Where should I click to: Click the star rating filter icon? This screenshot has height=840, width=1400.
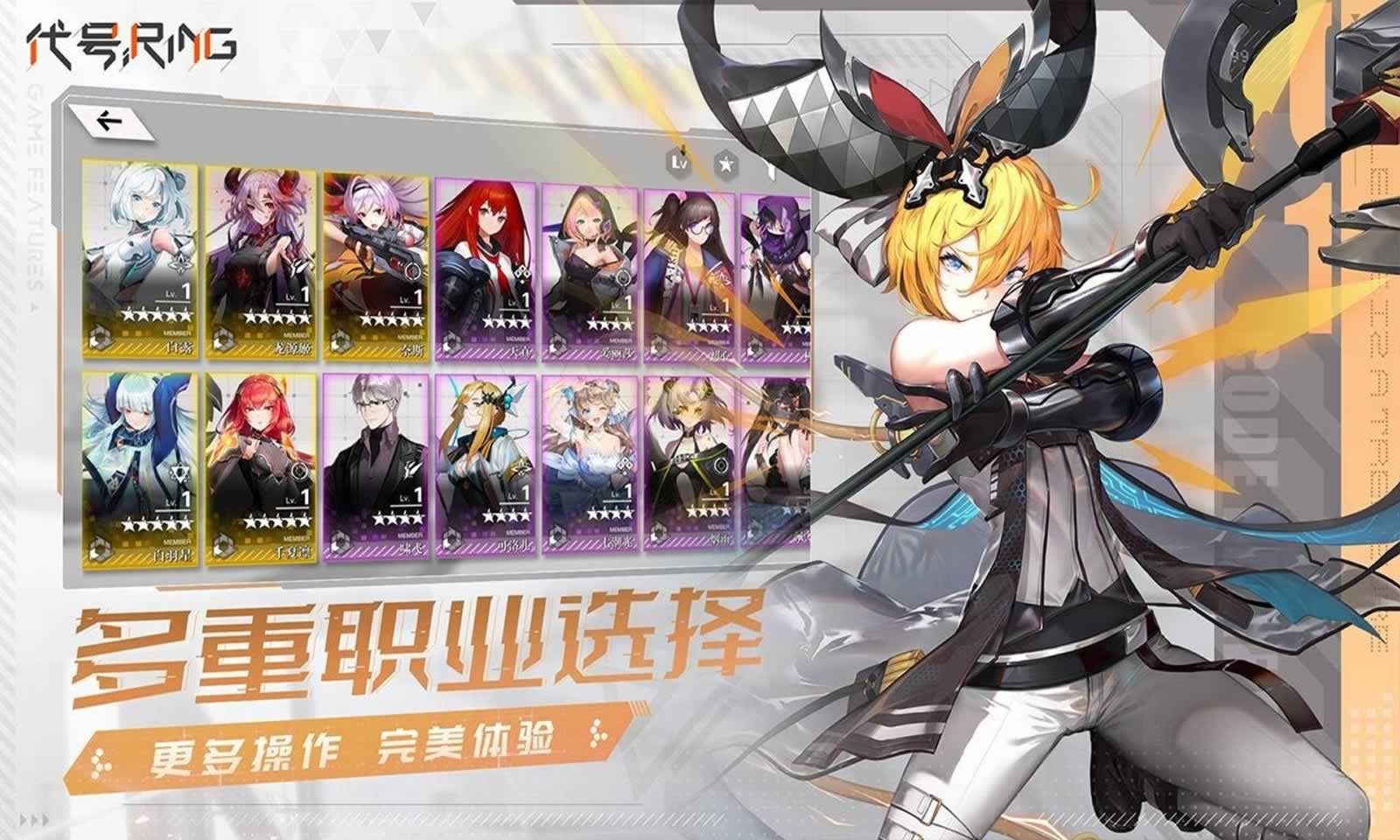point(727,161)
